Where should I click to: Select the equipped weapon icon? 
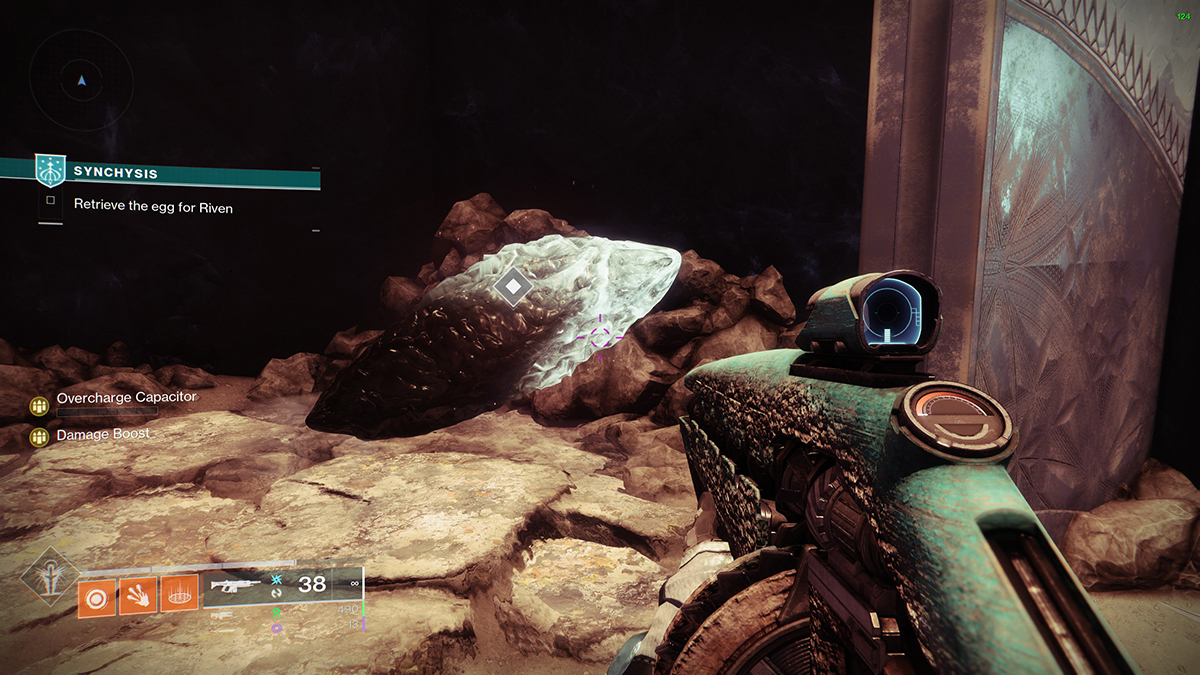tap(236, 586)
